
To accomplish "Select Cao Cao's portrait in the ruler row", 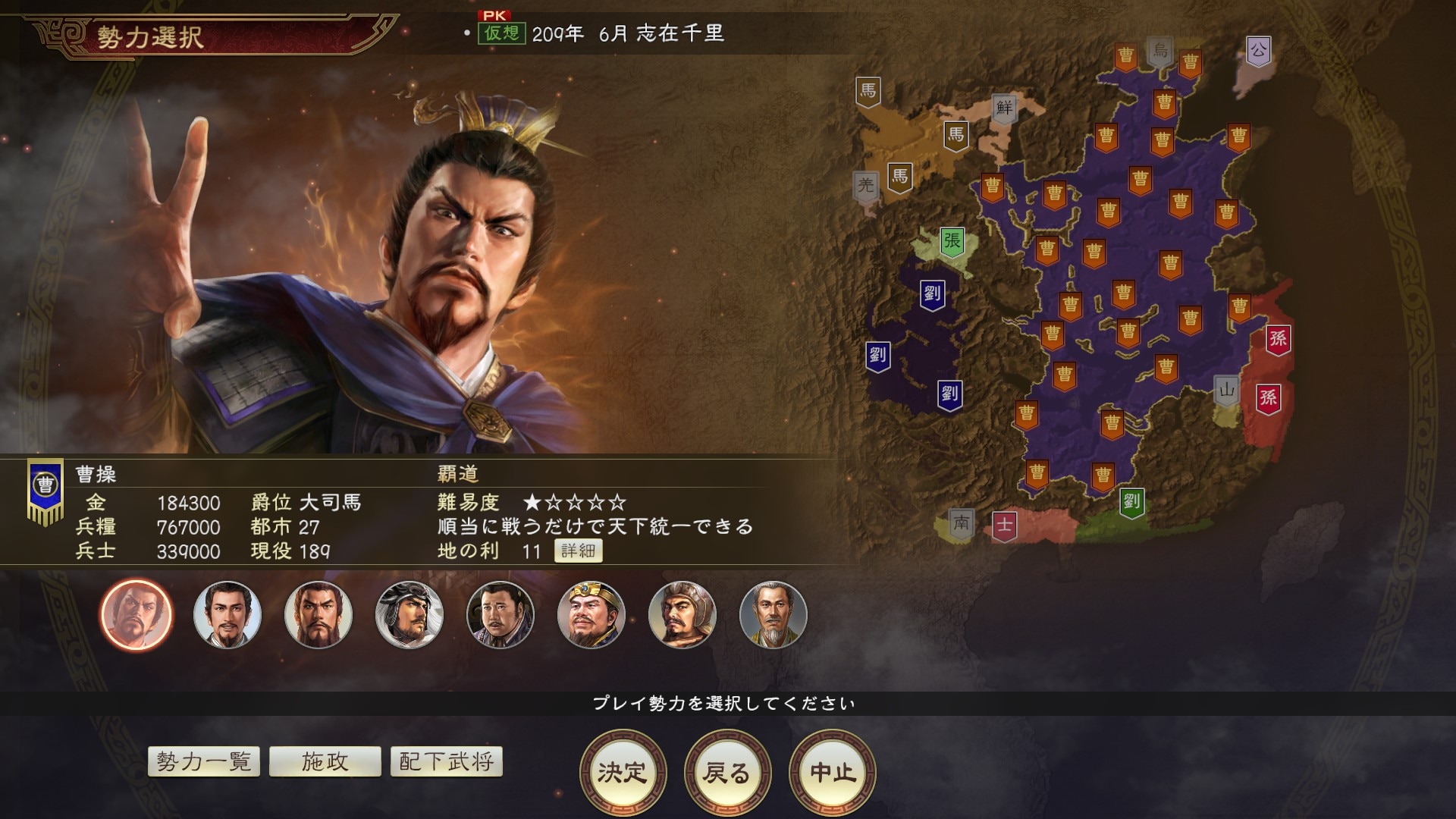I will click(136, 616).
